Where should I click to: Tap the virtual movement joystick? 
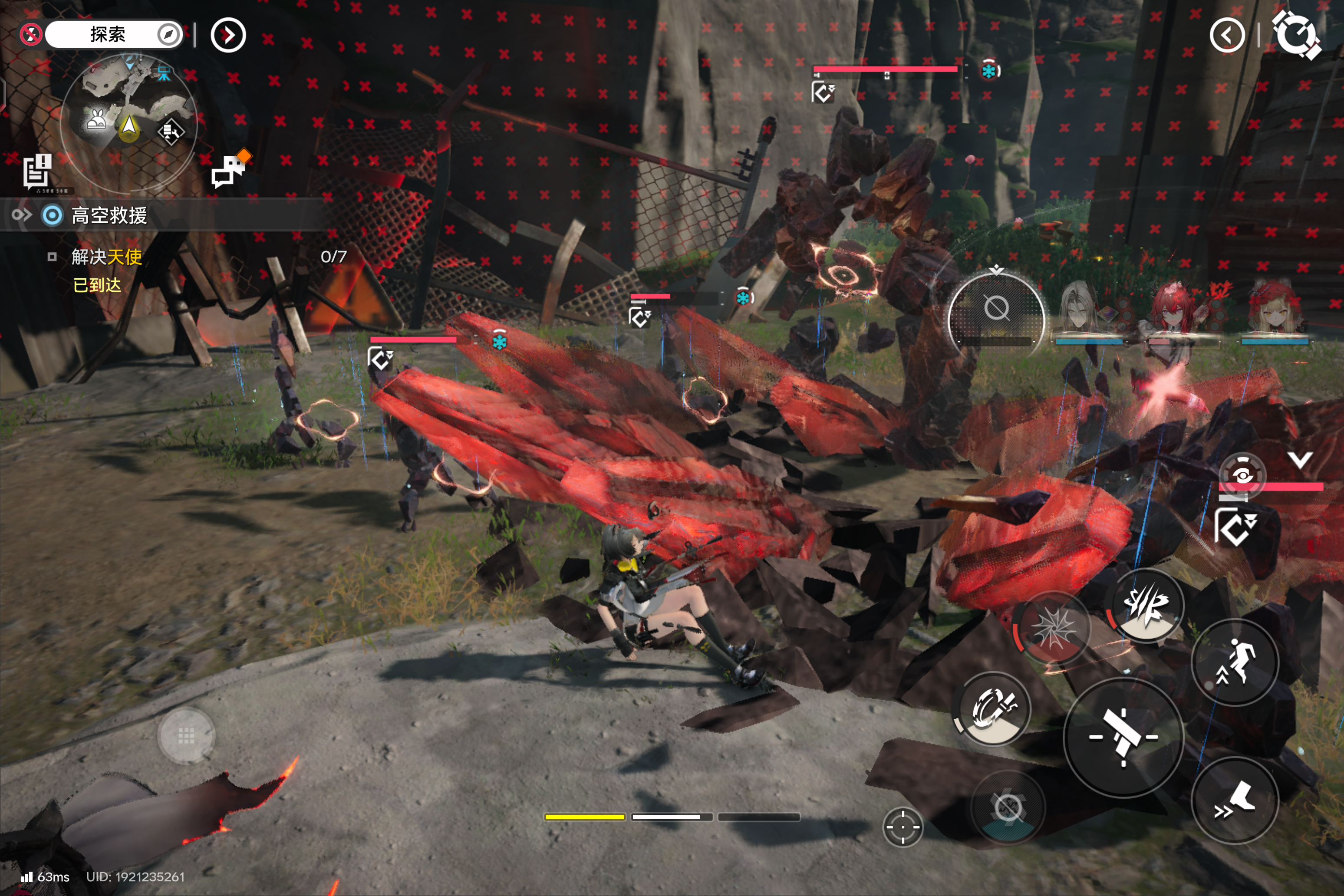click(x=186, y=736)
